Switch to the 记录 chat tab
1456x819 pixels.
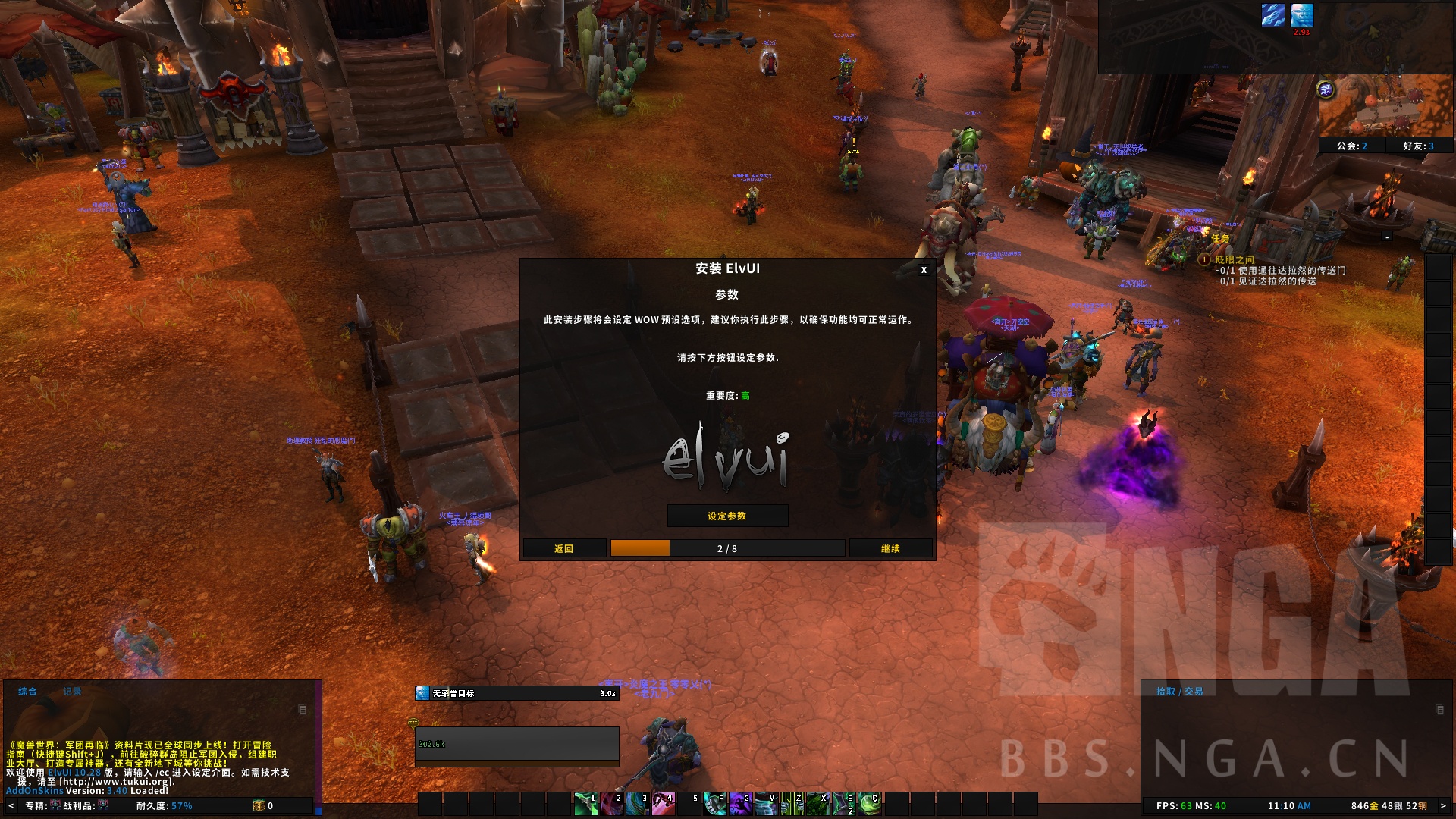pos(73,692)
